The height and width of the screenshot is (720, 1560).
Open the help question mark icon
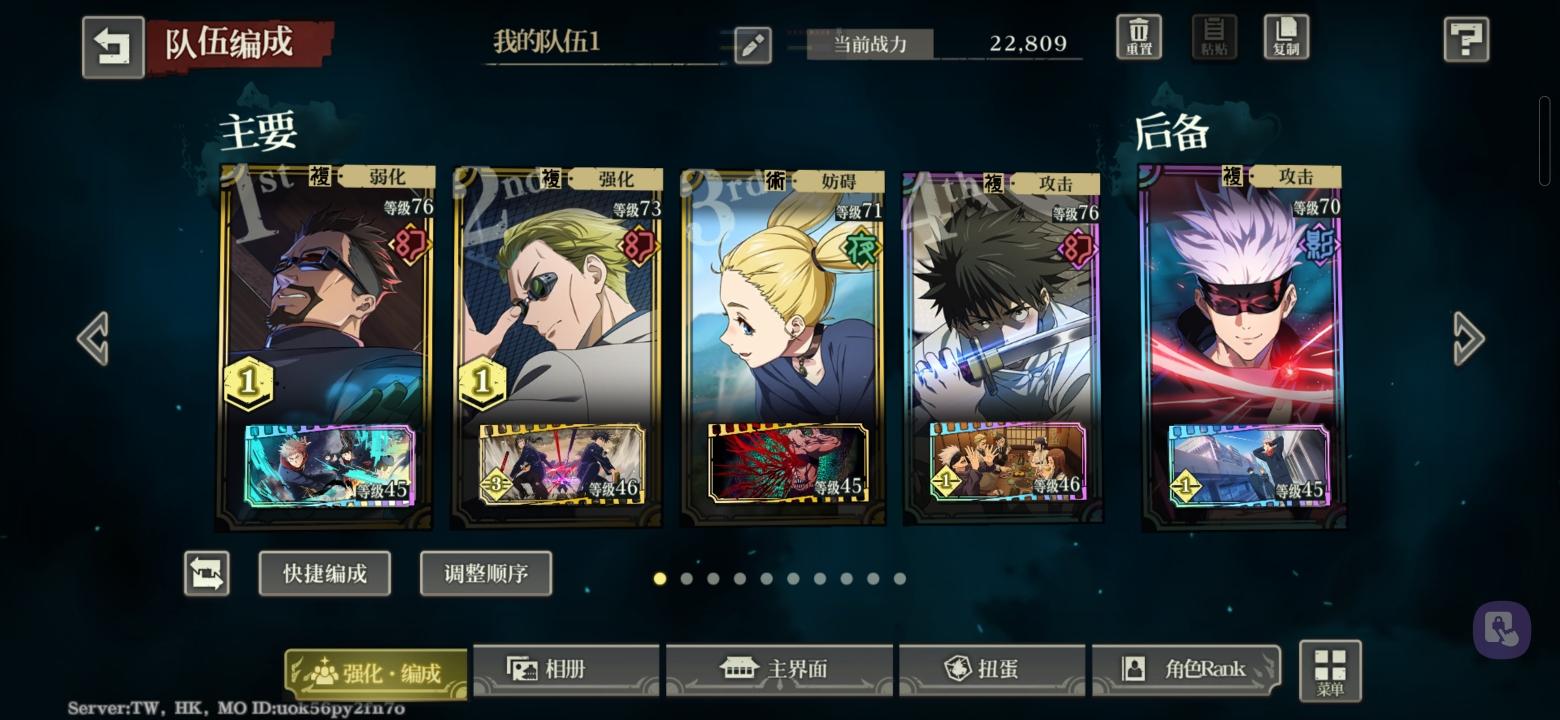point(1466,39)
